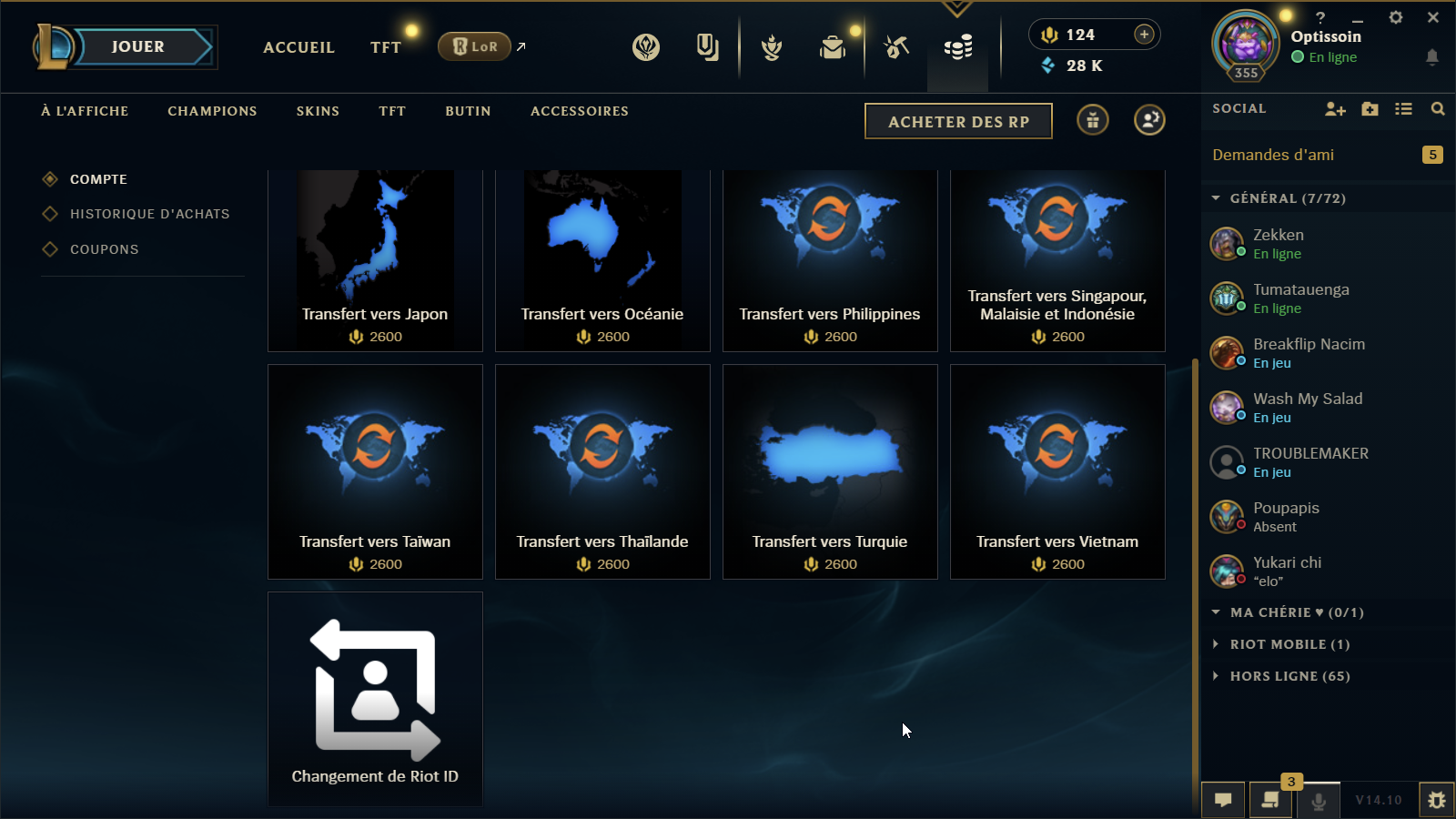Open friend search with the magnifier icon
1456x819 pixels.
point(1438,108)
